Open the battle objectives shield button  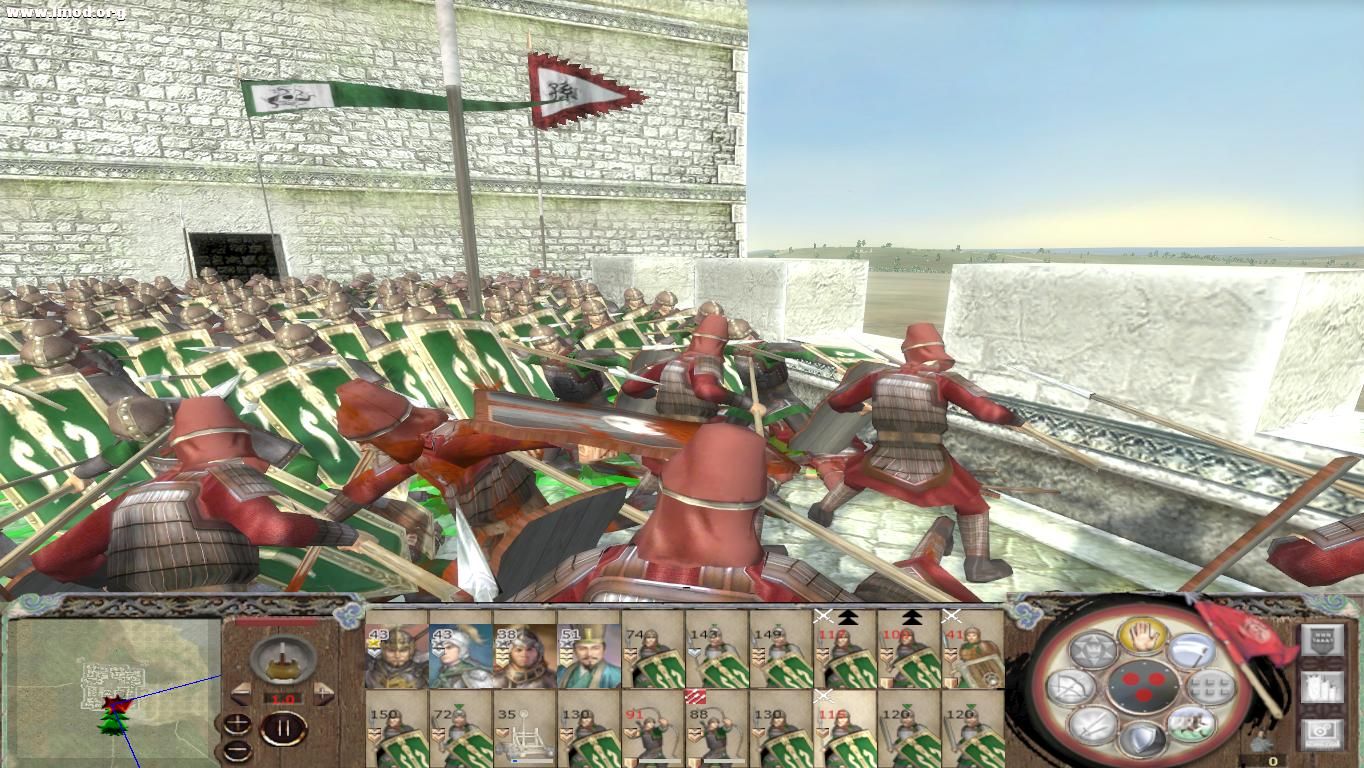tap(1323, 639)
